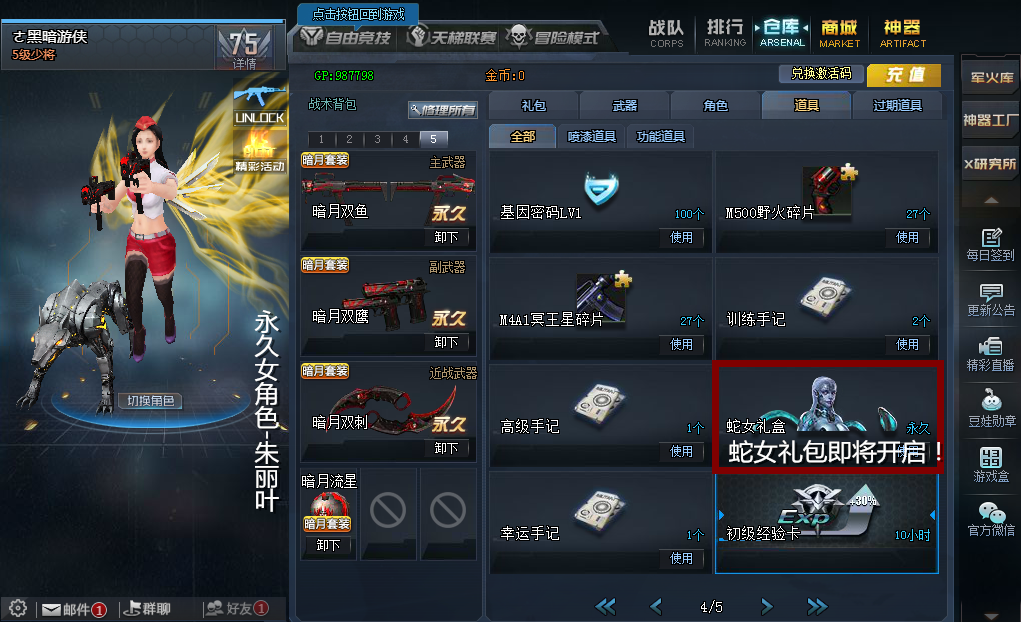Viewport: 1021px width, 622px height.
Task: Go to the next inventory page
Action: 766,606
